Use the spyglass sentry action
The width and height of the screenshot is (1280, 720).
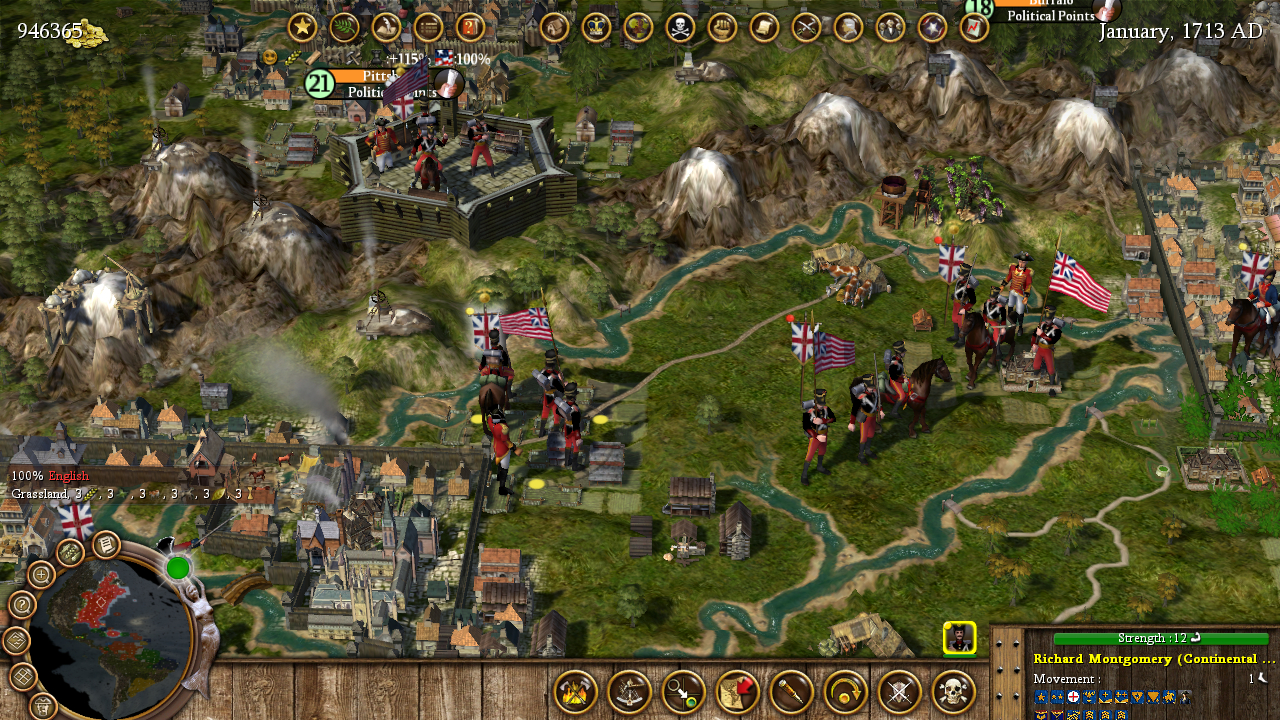(x=792, y=692)
